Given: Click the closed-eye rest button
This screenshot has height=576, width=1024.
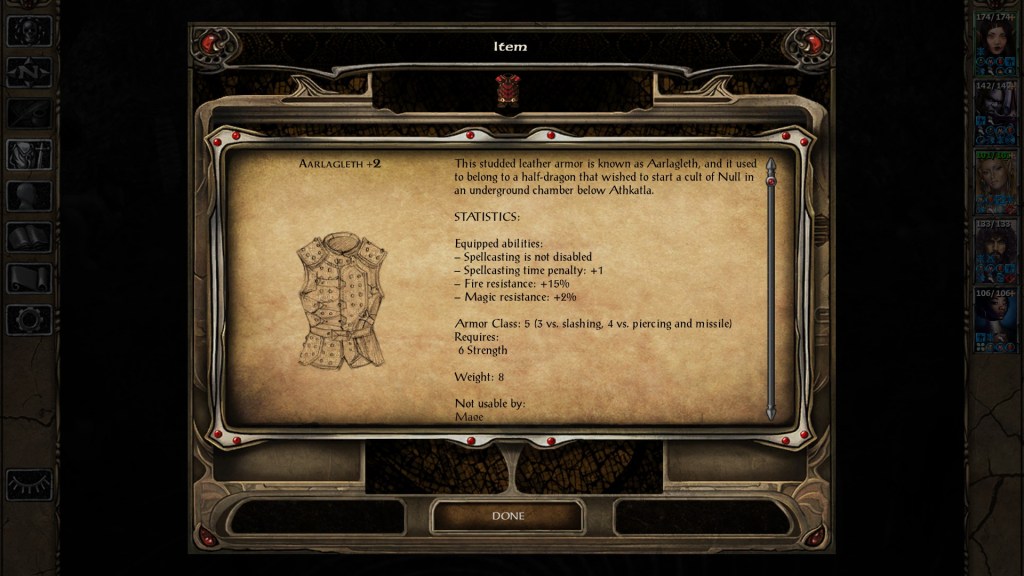Looking at the screenshot, I should pos(29,484).
